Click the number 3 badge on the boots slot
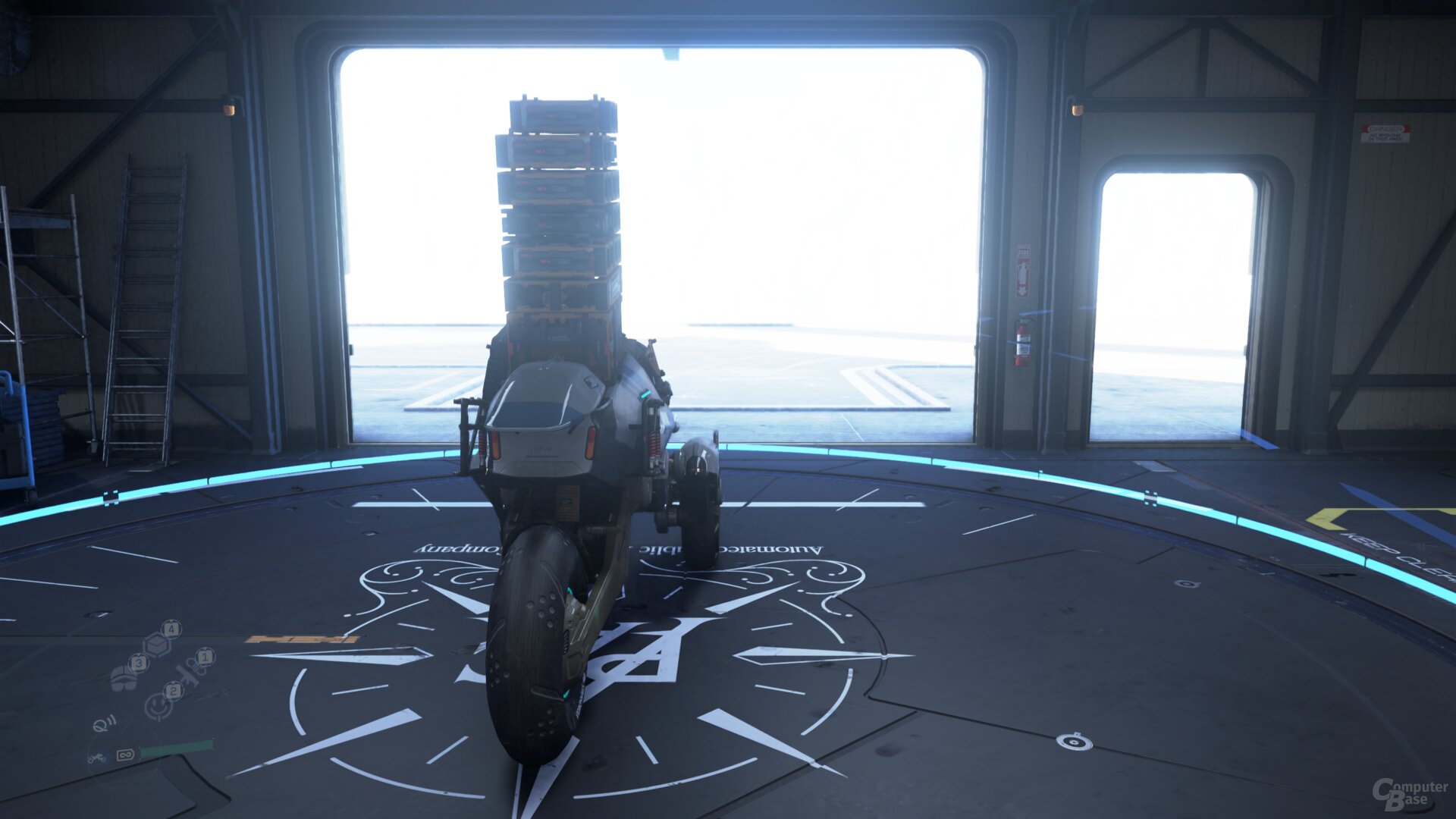 139,664
